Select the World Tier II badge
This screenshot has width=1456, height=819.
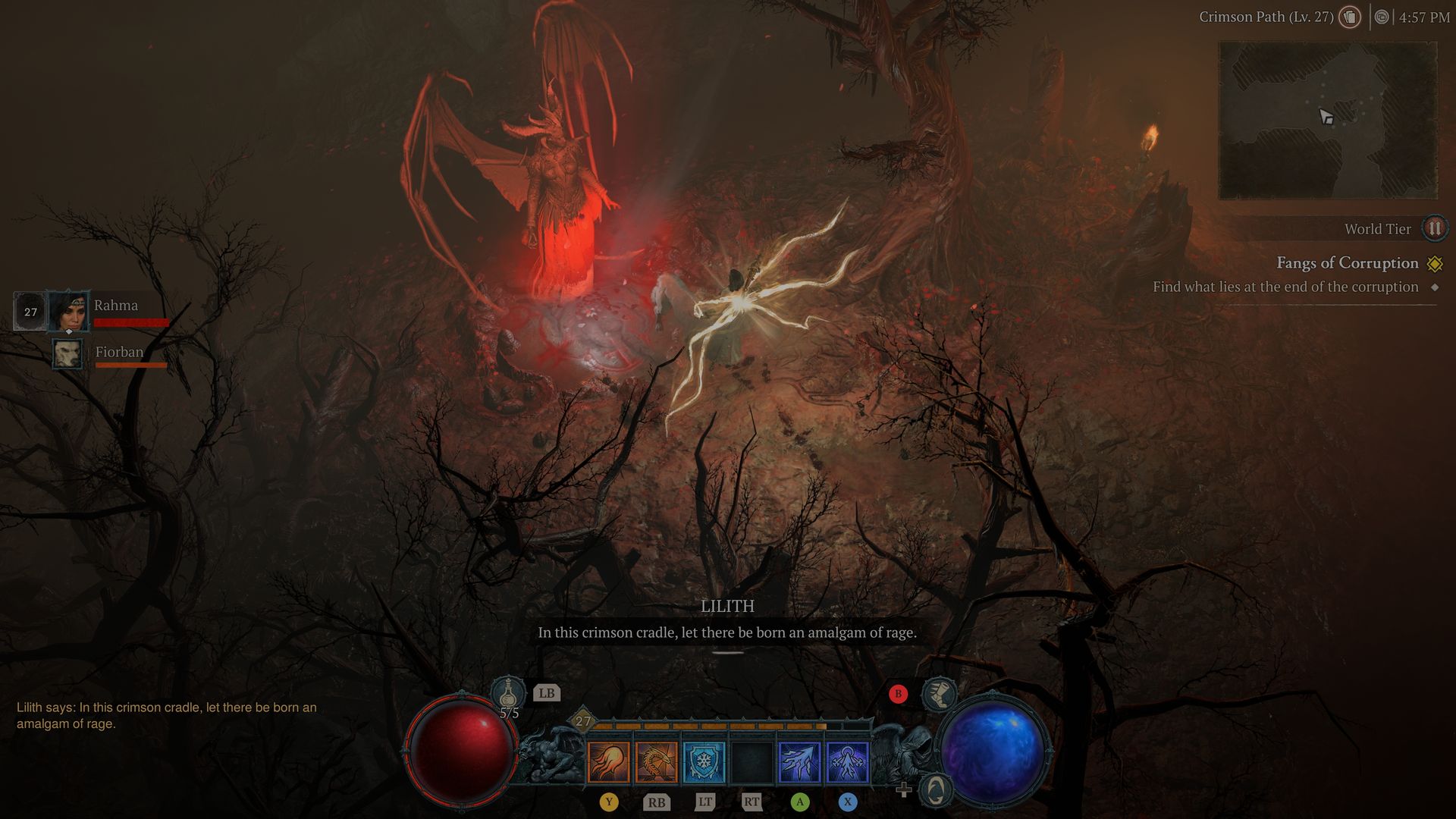[1434, 228]
